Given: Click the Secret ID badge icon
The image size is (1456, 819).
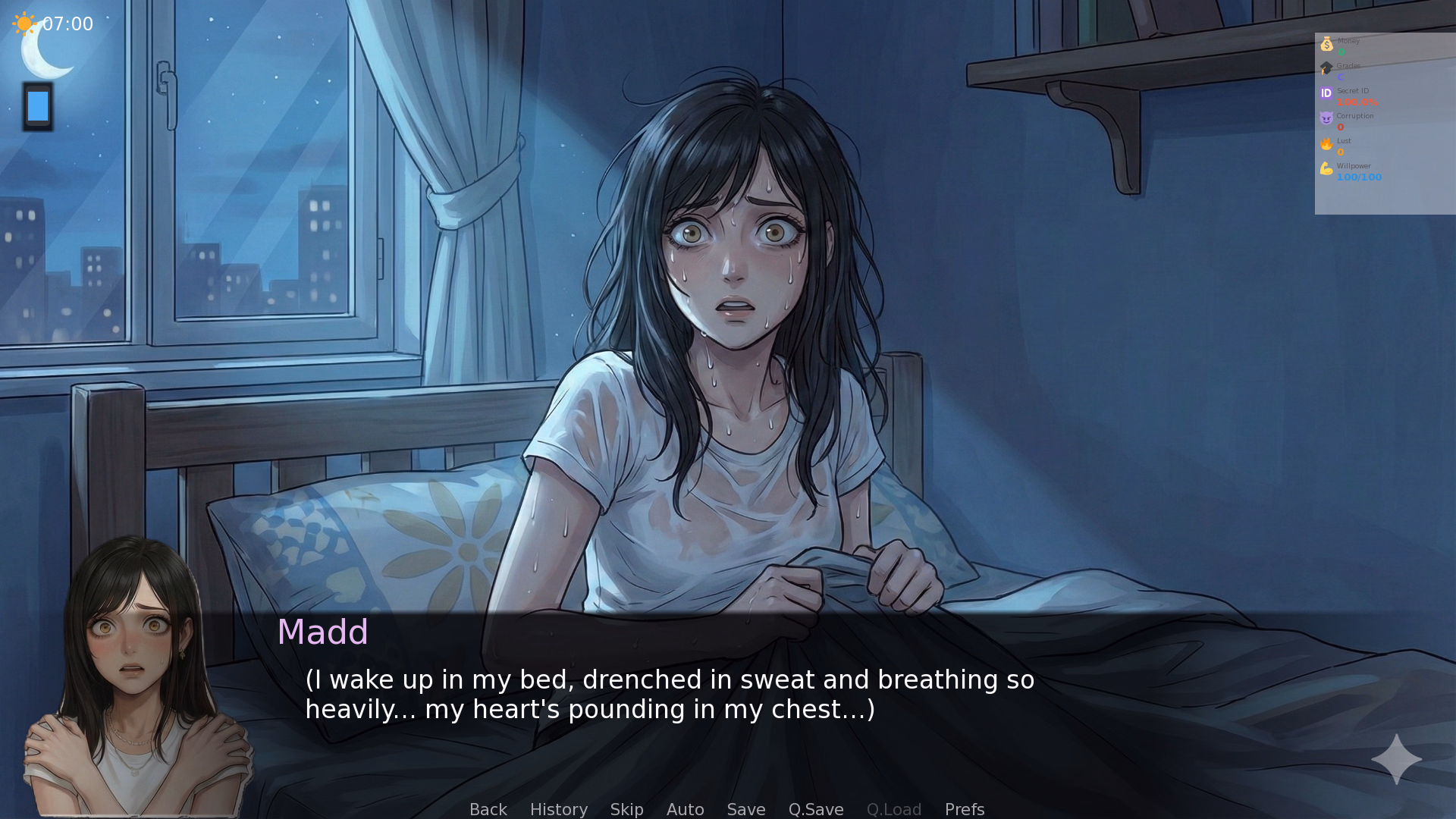Looking at the screenshot, I should (x=1326, y=93).
